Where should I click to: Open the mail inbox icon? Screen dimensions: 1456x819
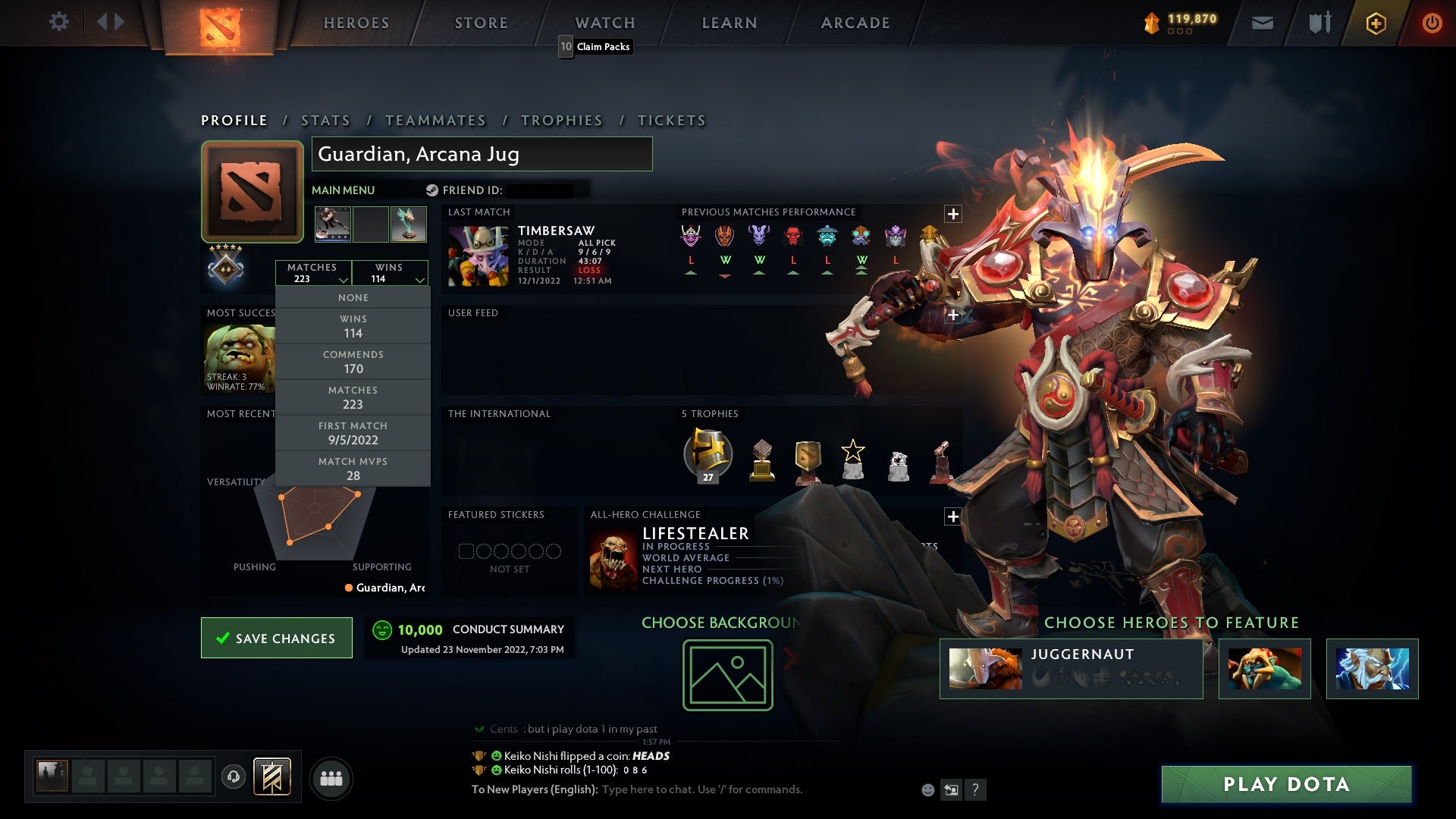tap(1261, 22)
